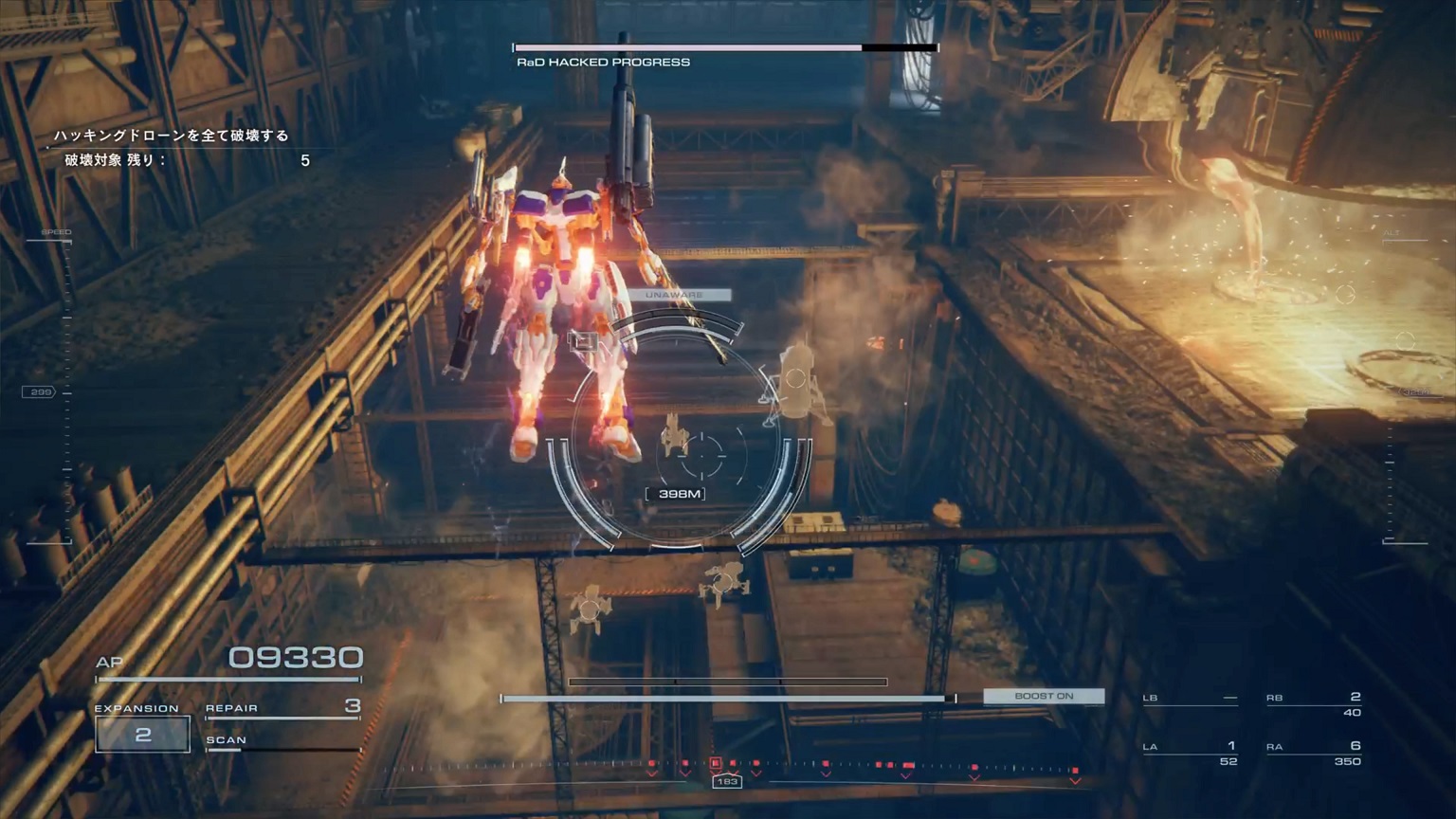Activate the Expansion slot box

[x=142, y=735]
